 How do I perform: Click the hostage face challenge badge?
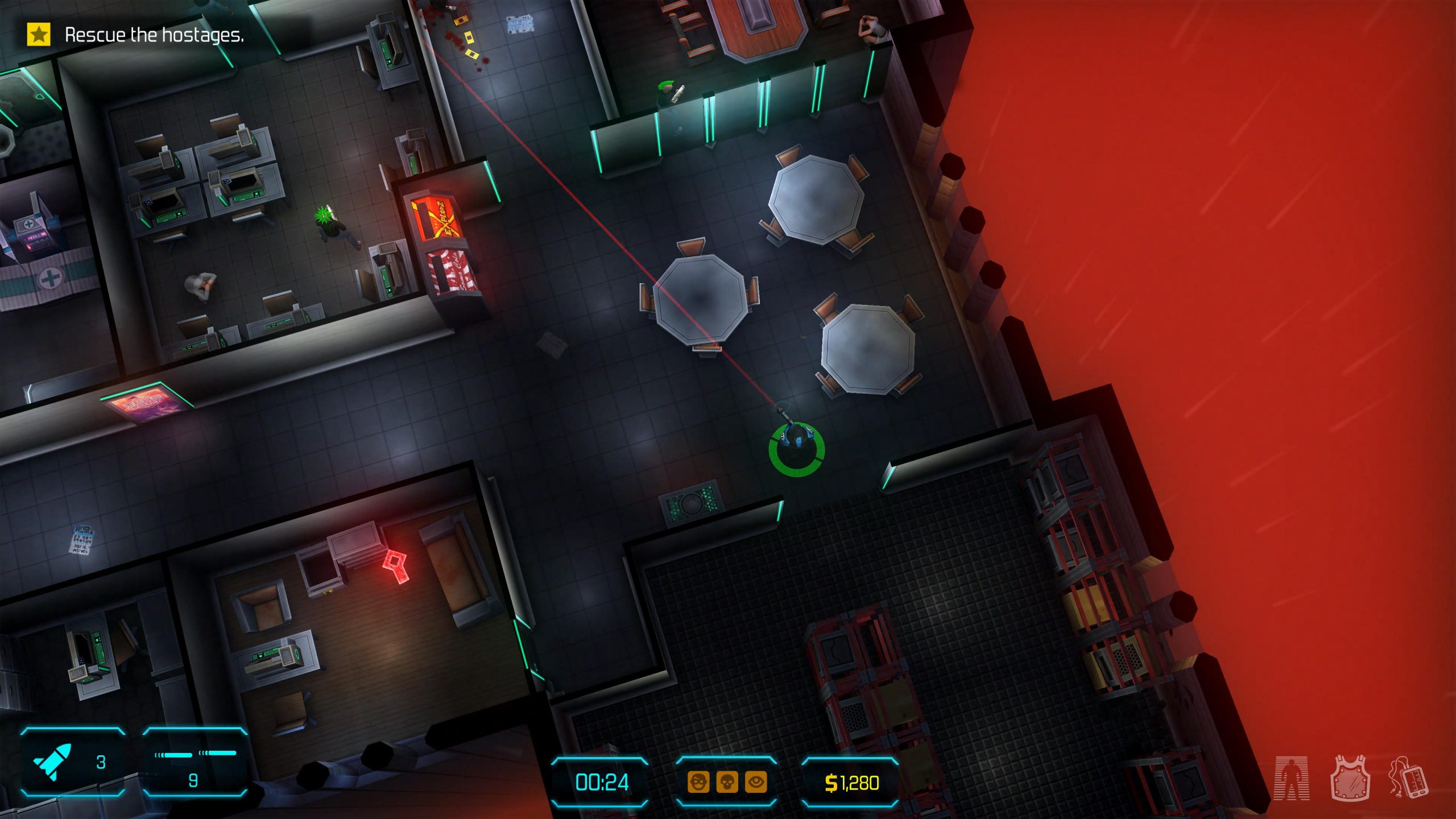698,783
